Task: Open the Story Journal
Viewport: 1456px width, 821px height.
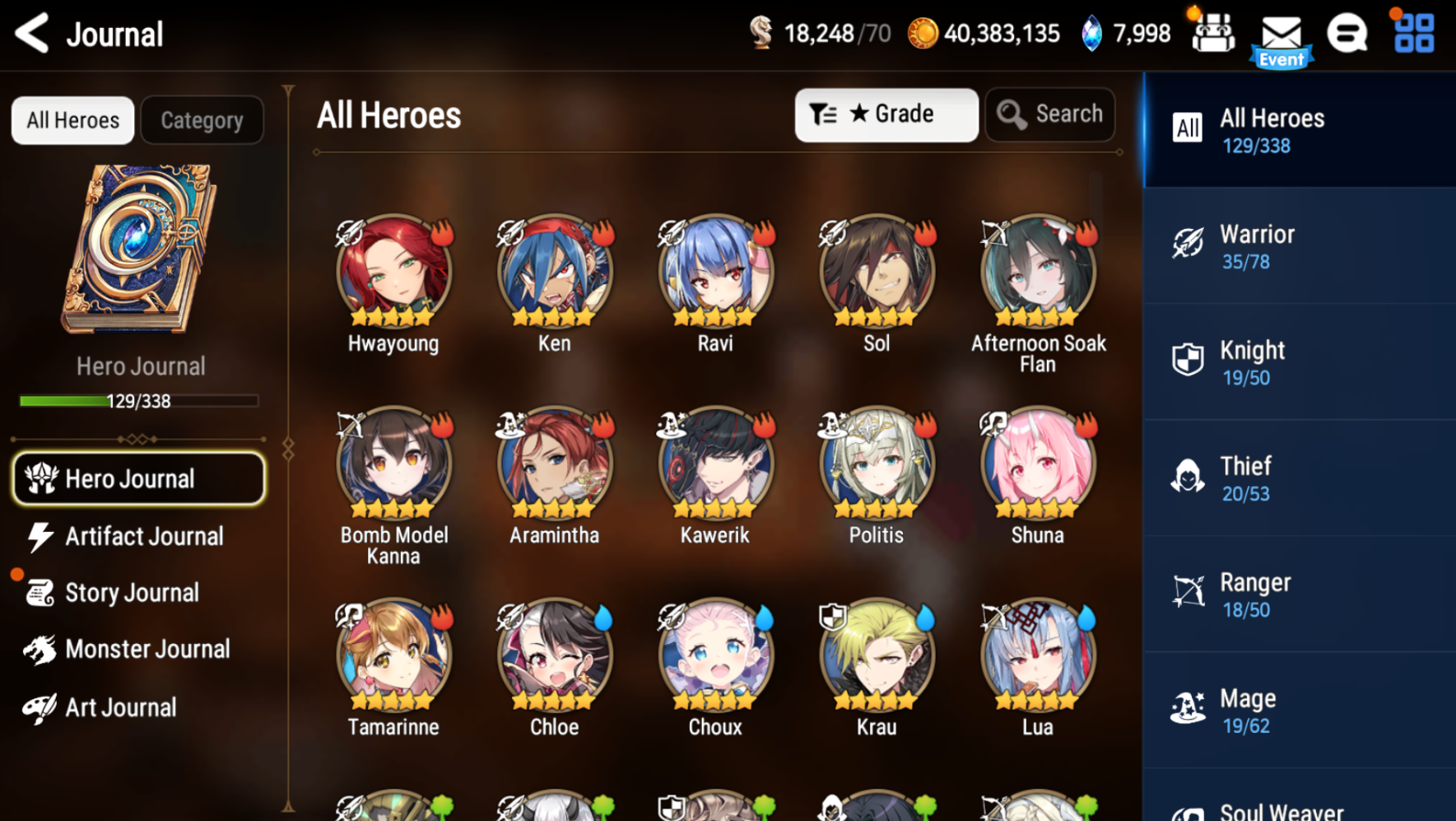Action: point(132,593)
